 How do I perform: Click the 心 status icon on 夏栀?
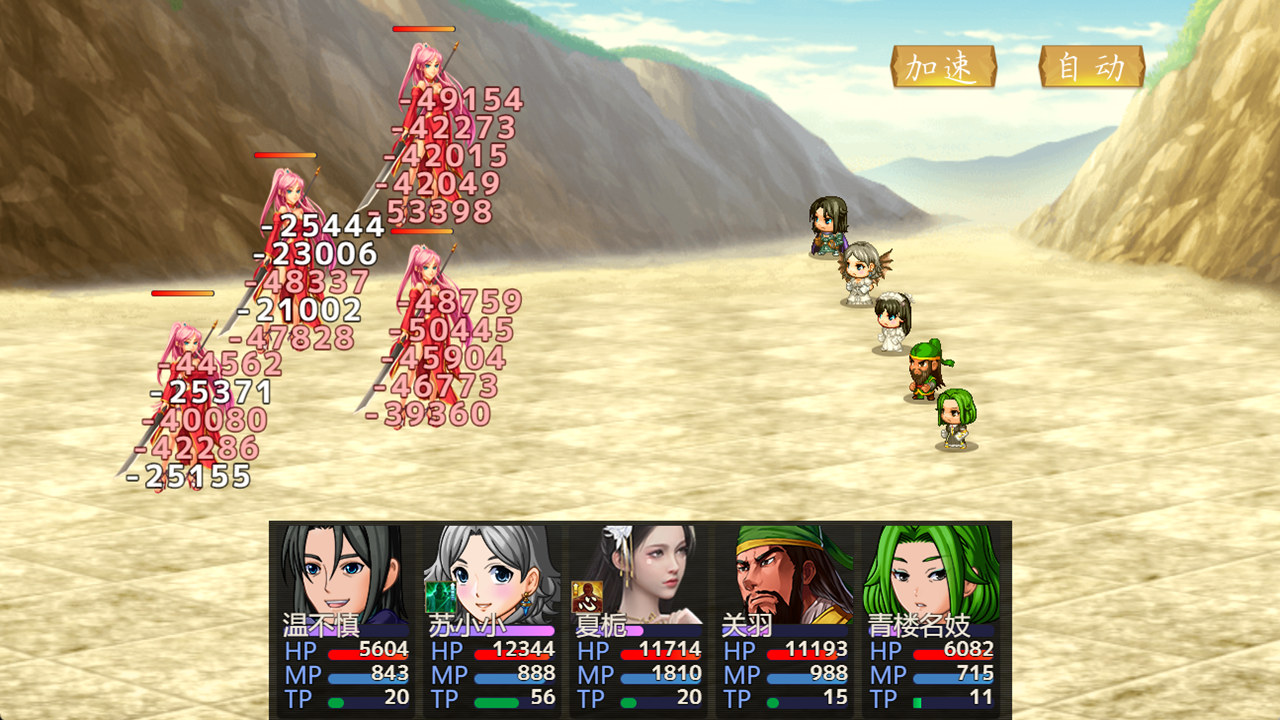tap(587, 596)
